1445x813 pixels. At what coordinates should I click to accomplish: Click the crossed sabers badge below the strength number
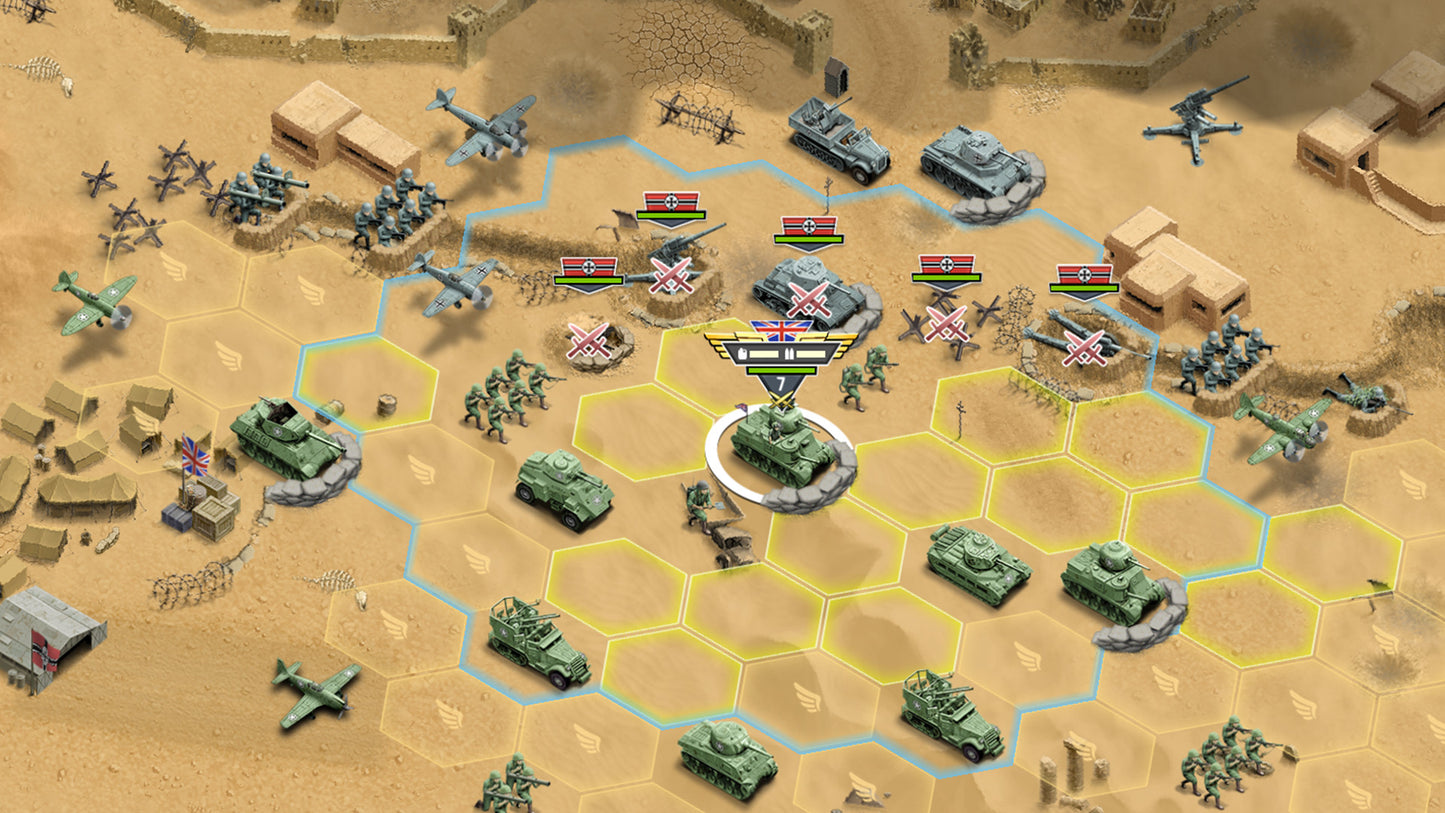coord(781,400)
